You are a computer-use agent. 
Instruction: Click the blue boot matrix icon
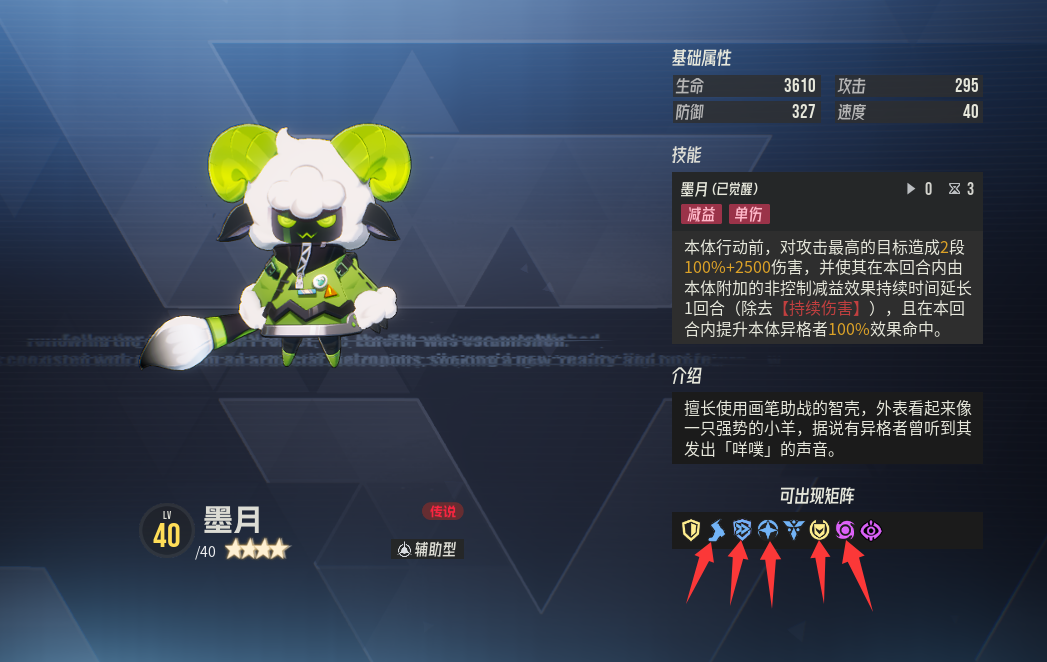coord(716,530)
